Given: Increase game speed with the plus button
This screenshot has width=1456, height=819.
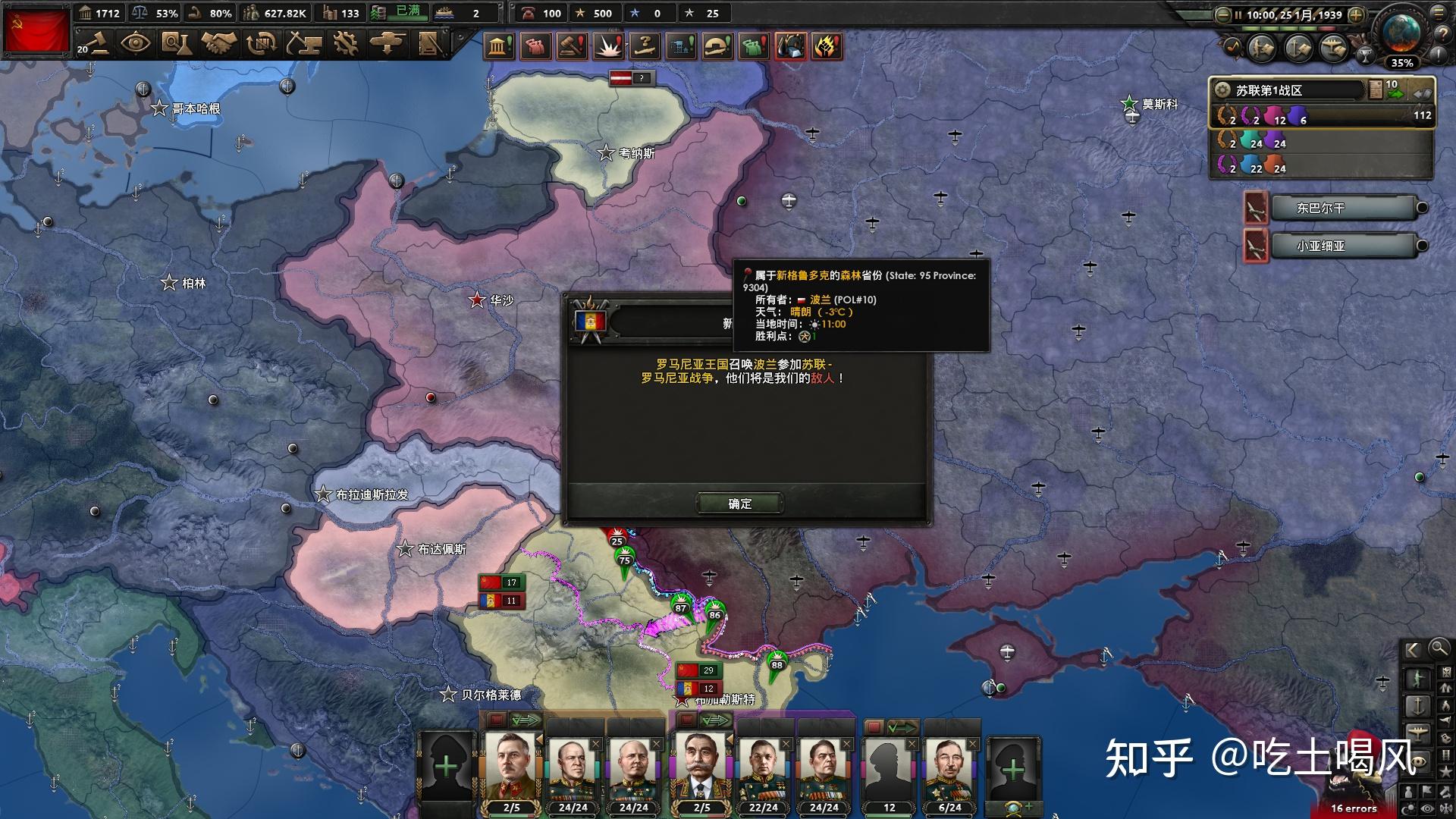Looking at the screenshot, I should pyautogui.click(x=1357, y=15).
